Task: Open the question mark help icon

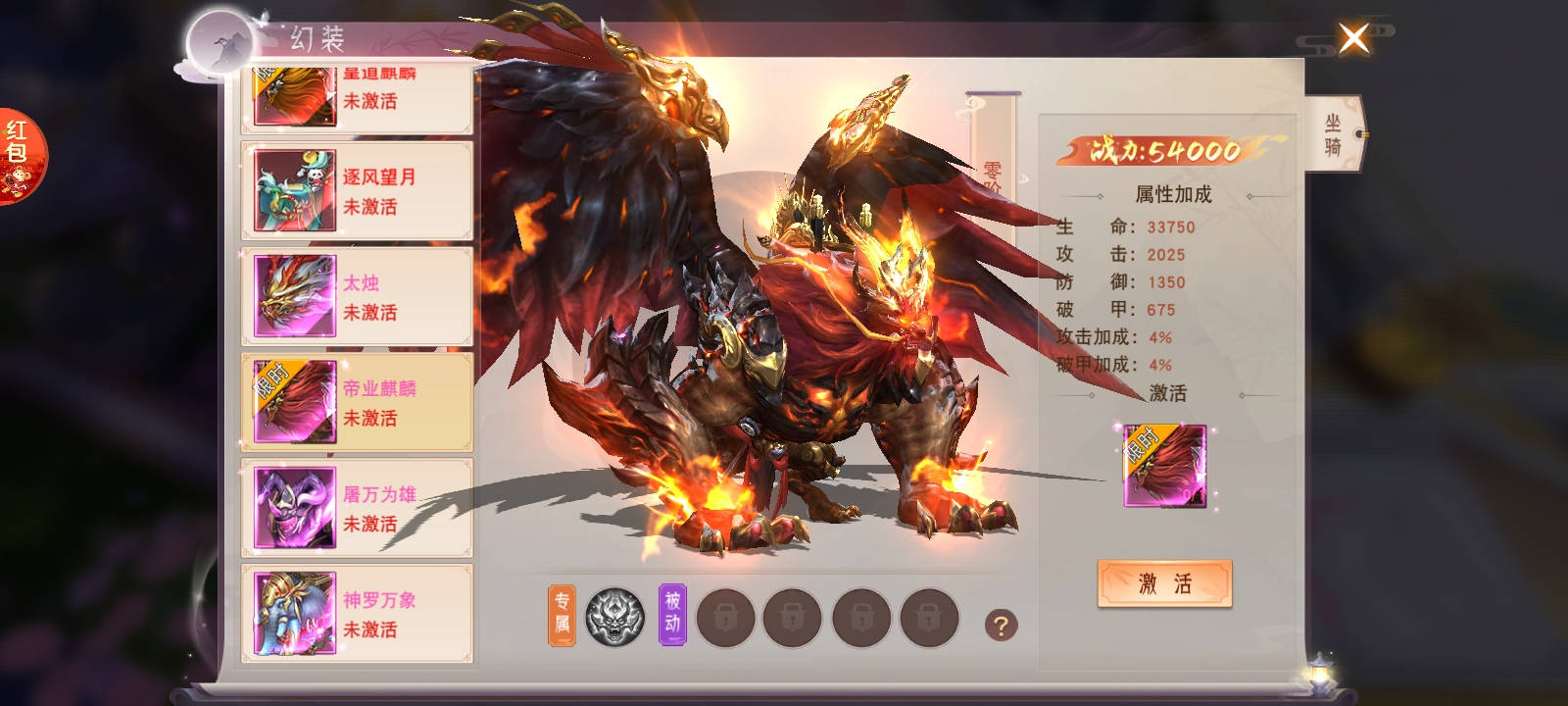Action: click(1001, 626)
